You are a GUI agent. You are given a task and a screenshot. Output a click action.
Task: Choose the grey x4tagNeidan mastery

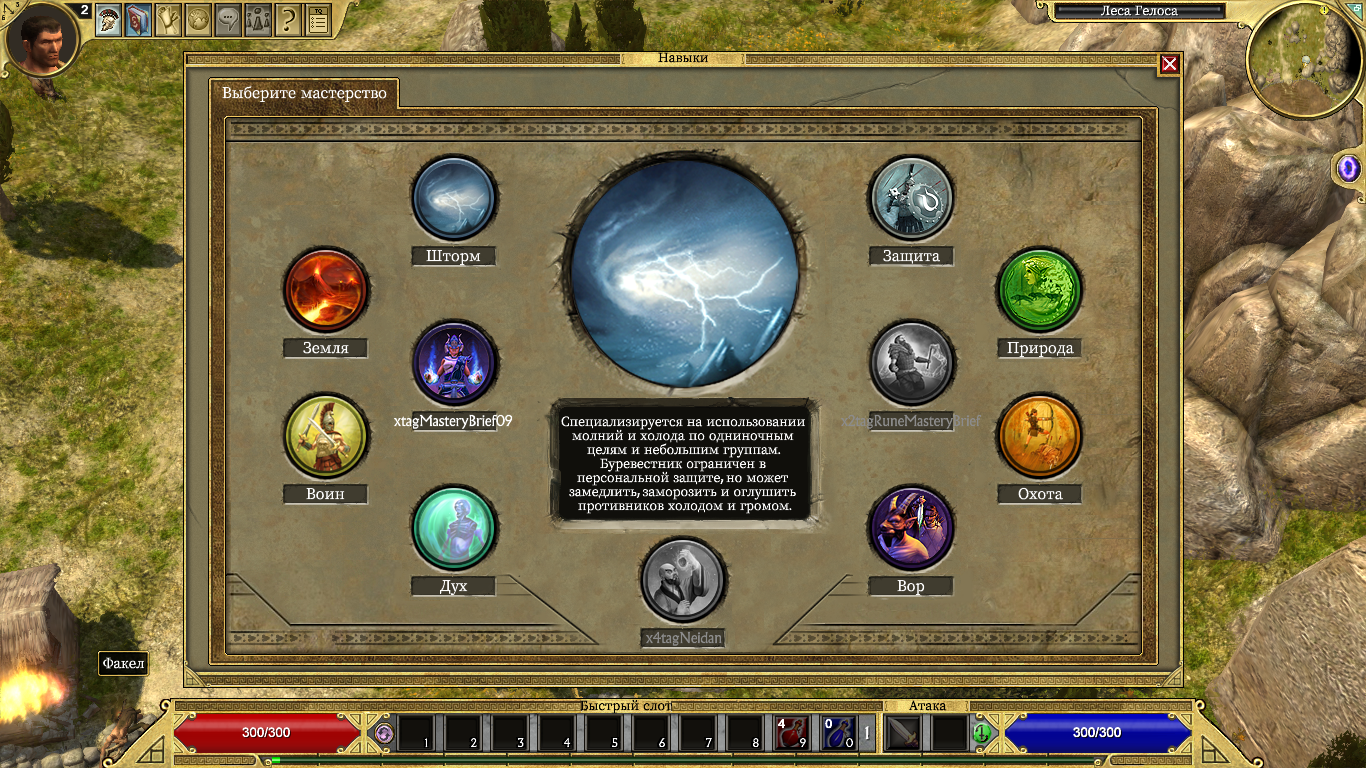(683, 580)
